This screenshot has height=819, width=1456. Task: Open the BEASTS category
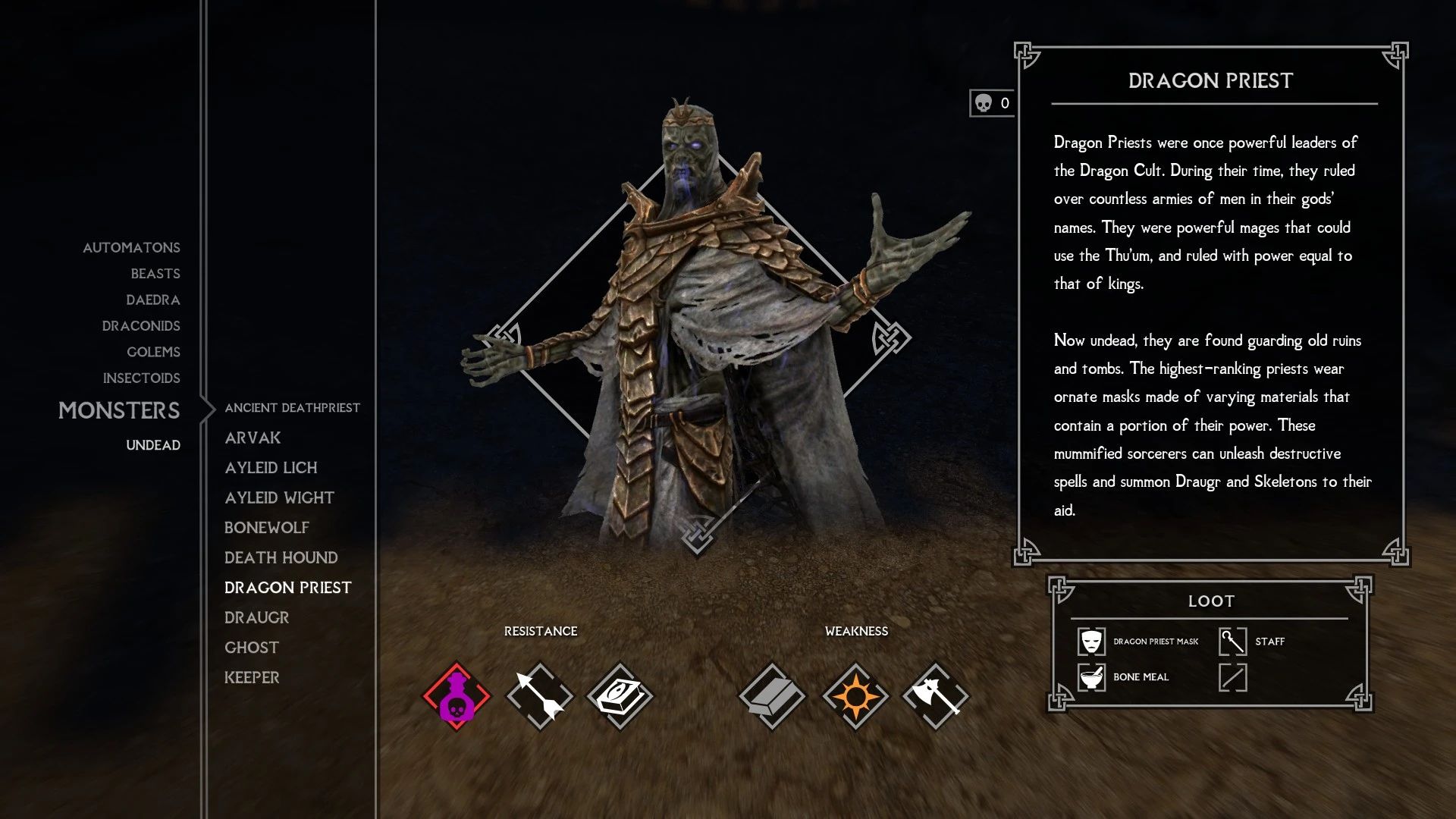[x=155, y=274]
